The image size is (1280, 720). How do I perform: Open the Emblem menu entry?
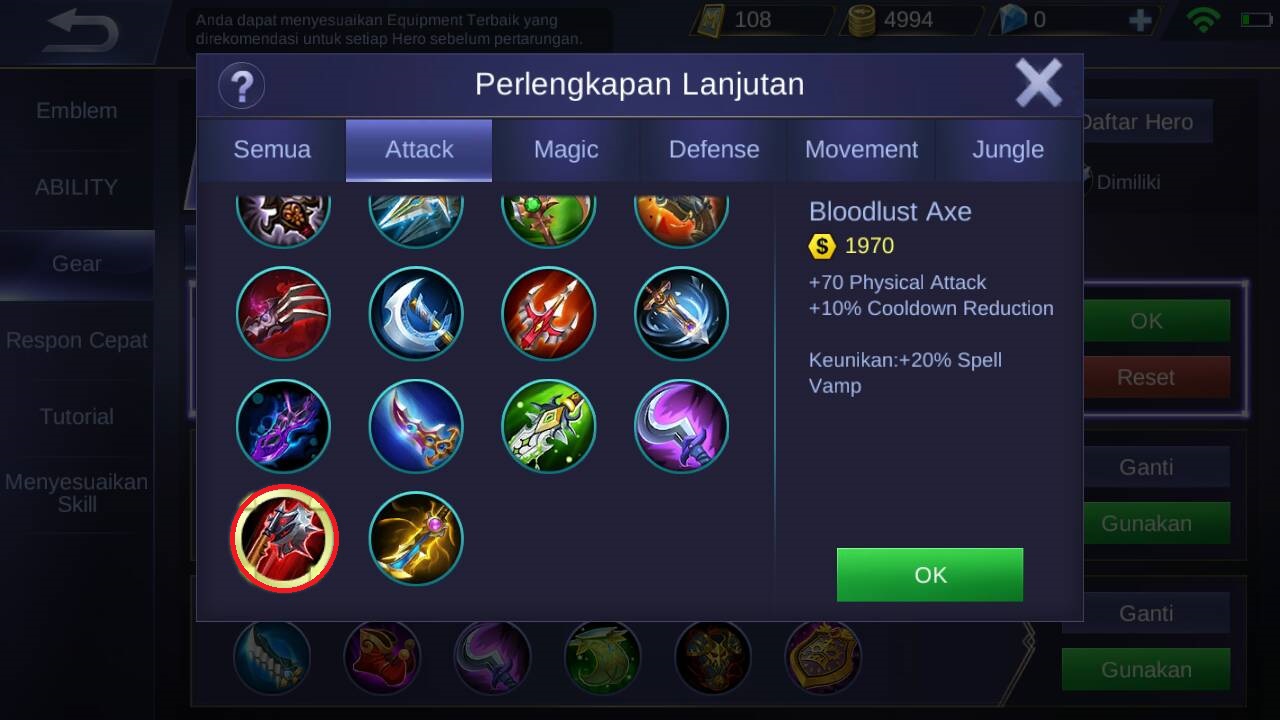(77, 111)
